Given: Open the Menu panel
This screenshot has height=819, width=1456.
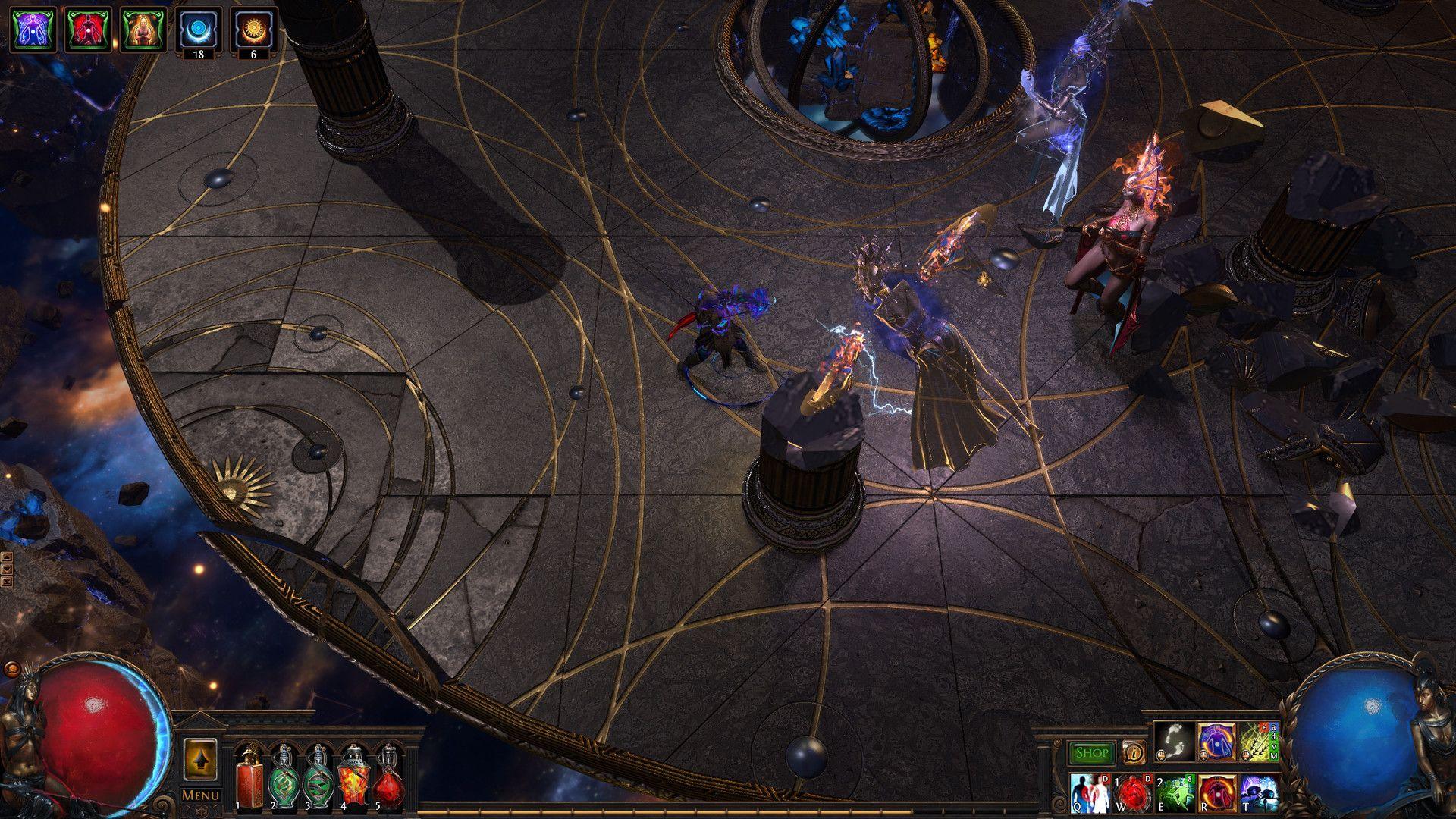Looking at the screenshot, I should coord(199,795).
